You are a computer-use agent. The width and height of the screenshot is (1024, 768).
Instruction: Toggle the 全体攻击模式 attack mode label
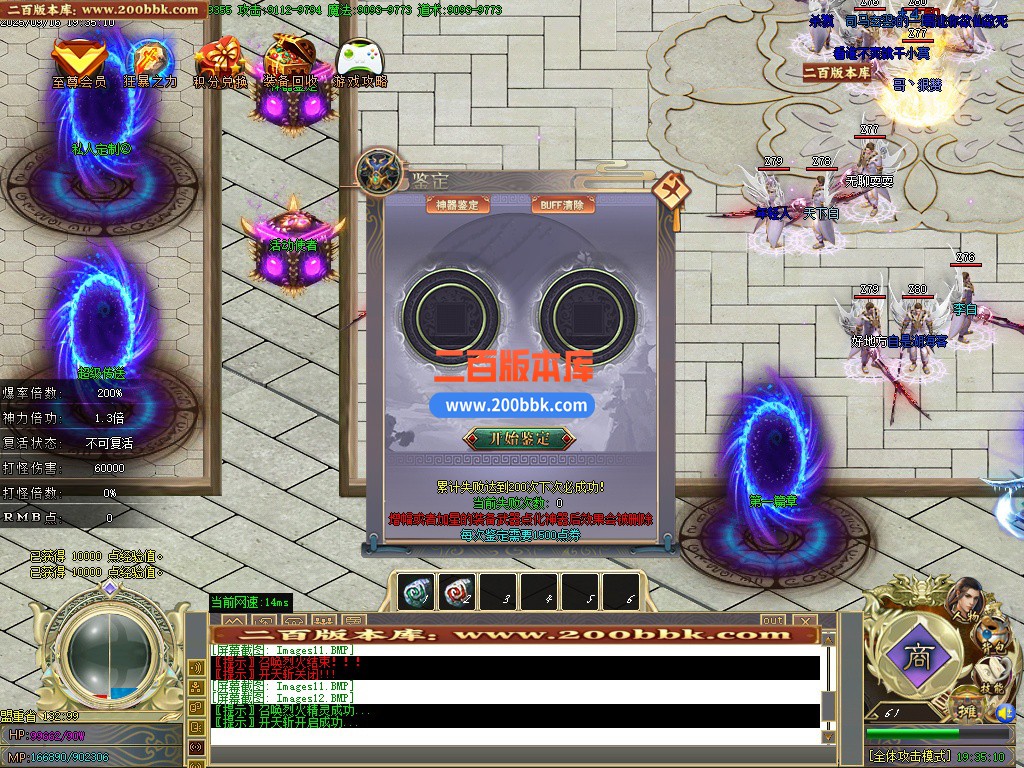(909, 757)
